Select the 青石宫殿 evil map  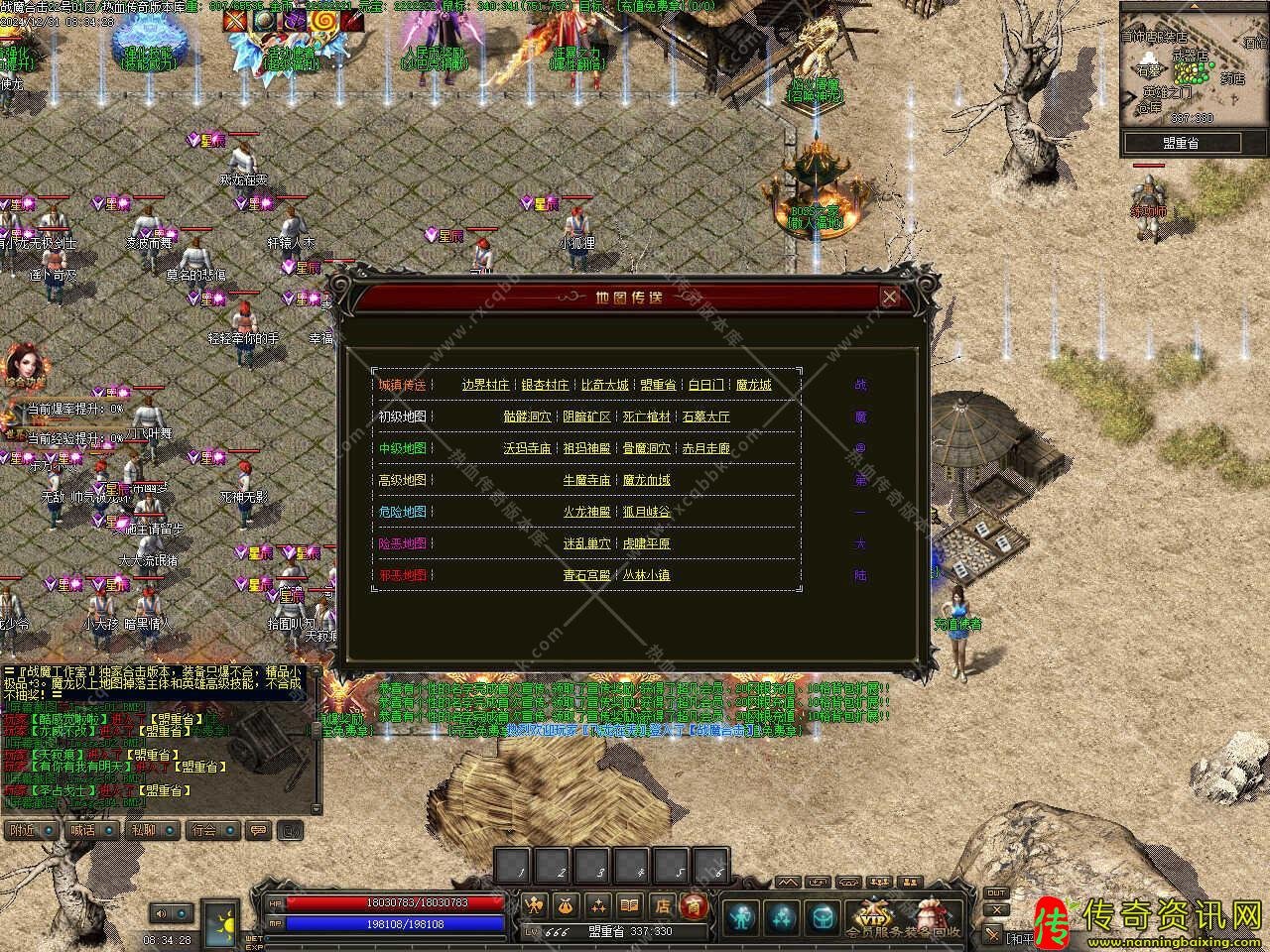[586, 575]
